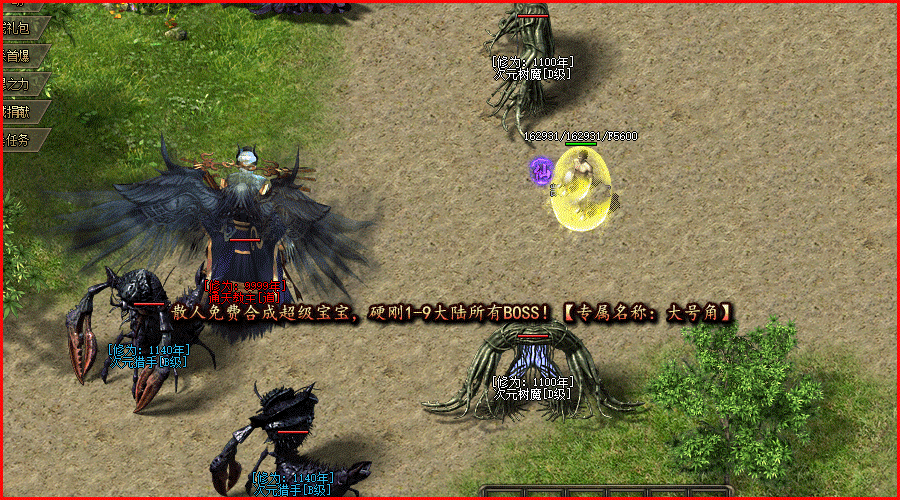The width and height of the screenshot is (900, 500).
Task: Open the 首爆 first-kill menu
Action: (x=20, y=55)
